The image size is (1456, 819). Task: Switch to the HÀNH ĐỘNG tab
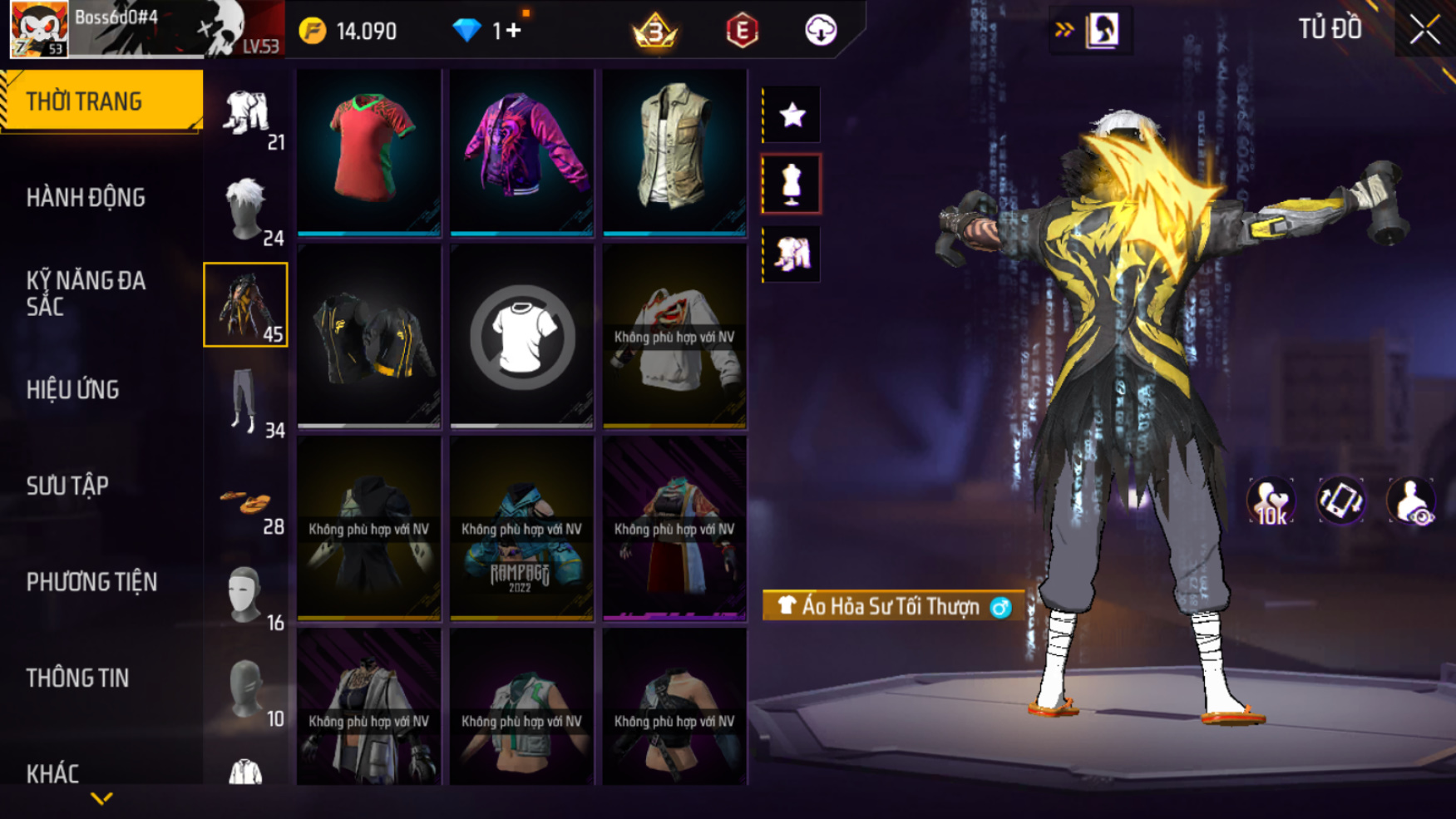point(86,198)
